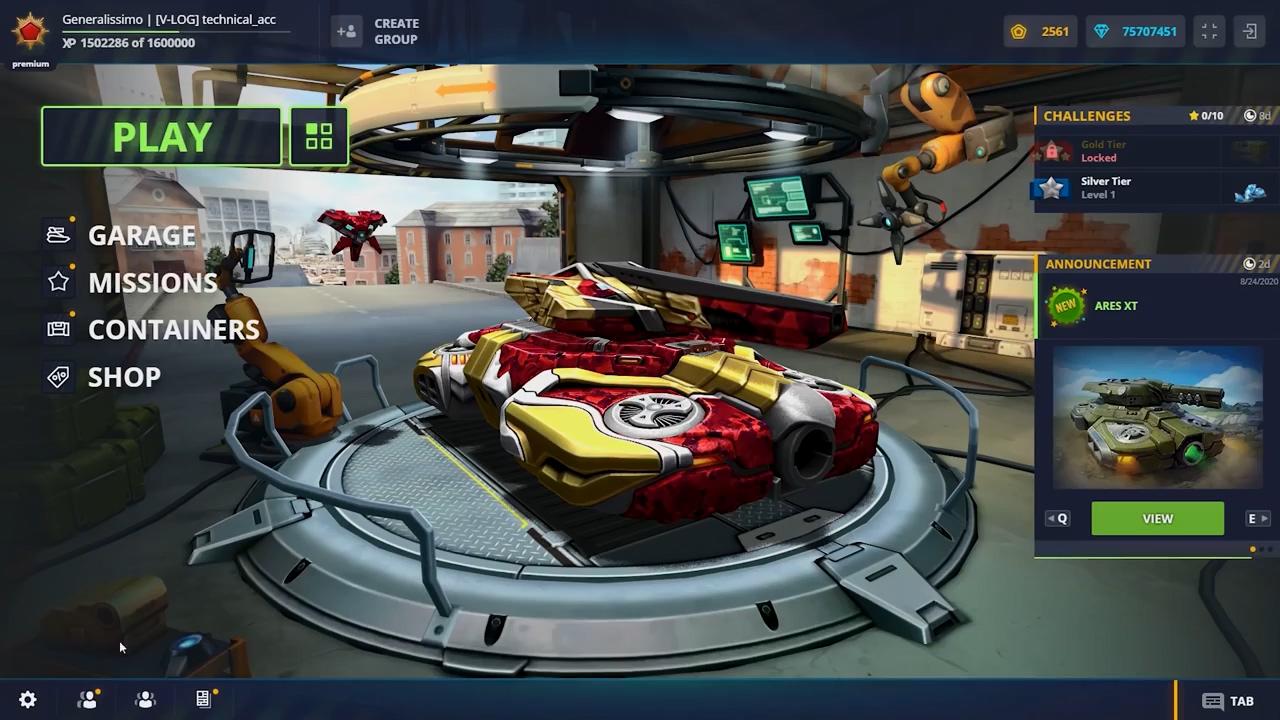1280x720 pixels.
Task: Open the Challenges panel header
Action: pos(1087,116)
